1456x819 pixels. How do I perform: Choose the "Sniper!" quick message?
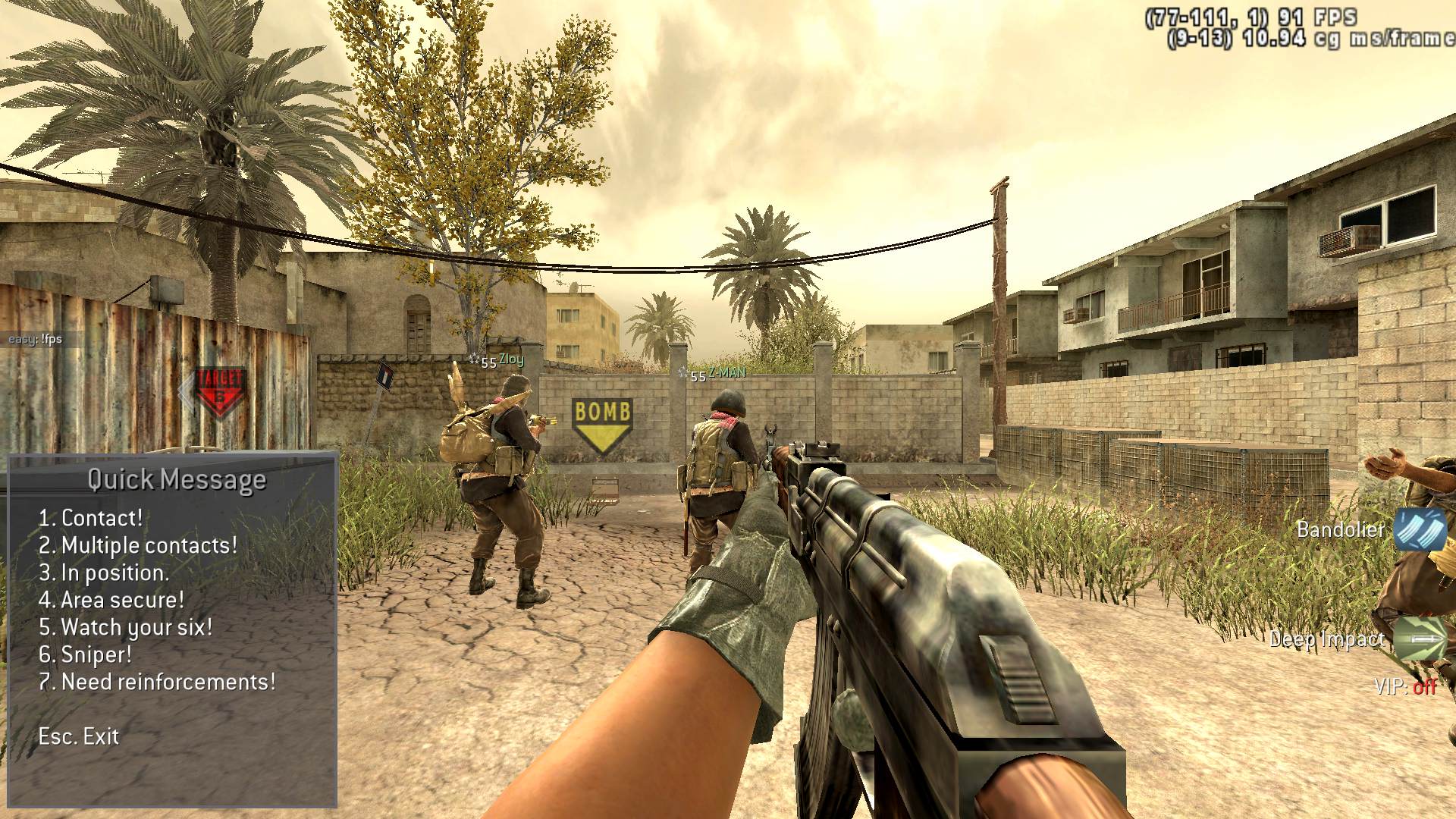tap(86, 655)
